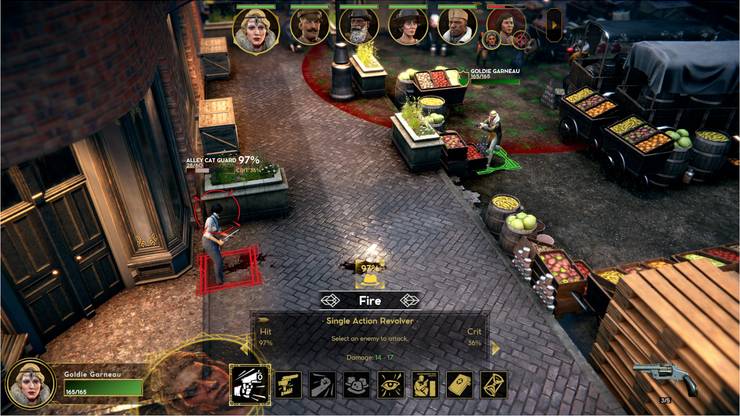740x416 pixels.
Task: Select the woman in dark hat portrait
Action: coord(408,27)
